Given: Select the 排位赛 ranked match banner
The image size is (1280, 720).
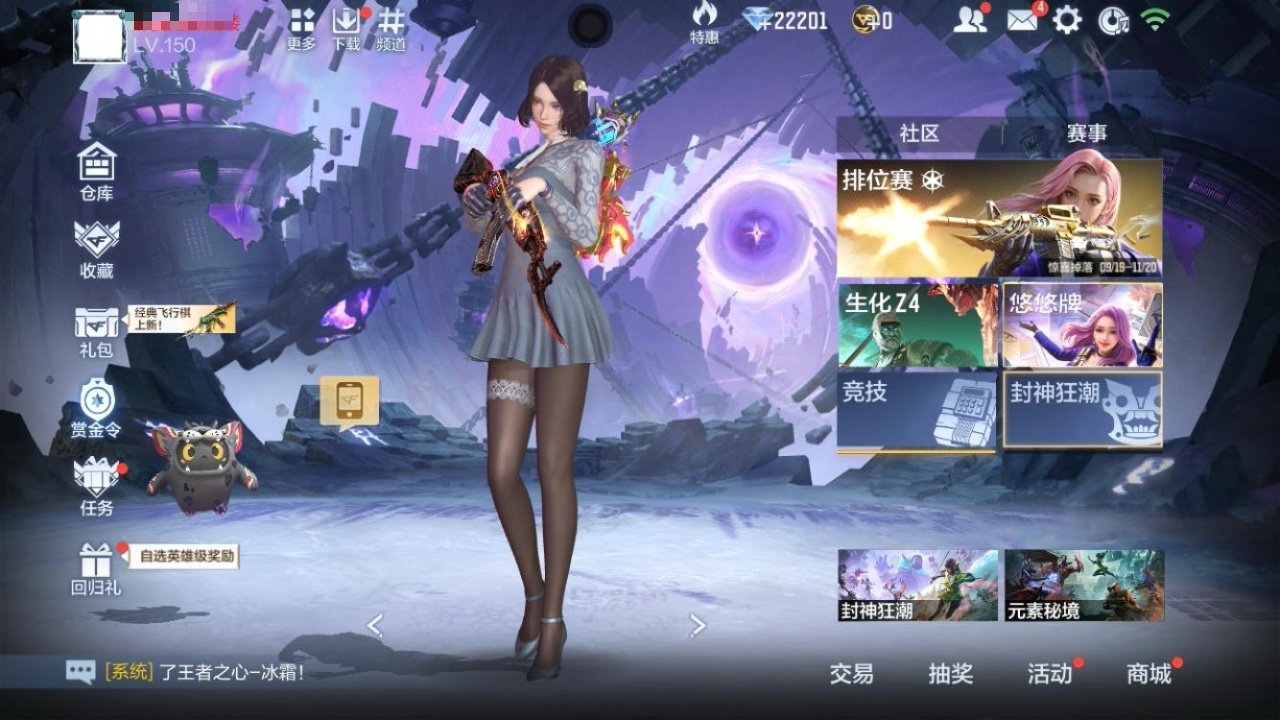Looking at the screenshot, I should pyautogui.click(x=999, y=218).
